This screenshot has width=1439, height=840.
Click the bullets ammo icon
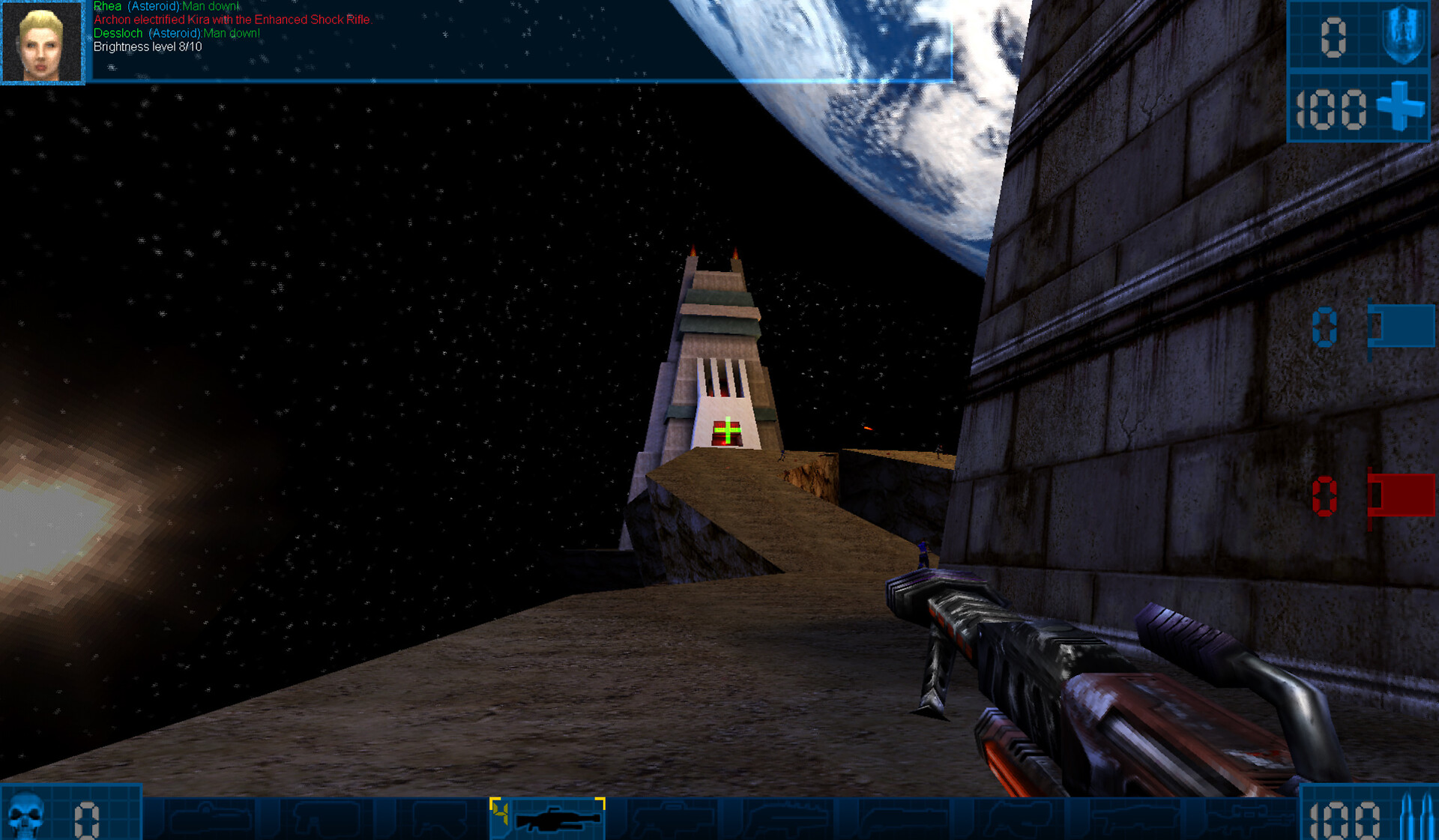(1414, 818)
